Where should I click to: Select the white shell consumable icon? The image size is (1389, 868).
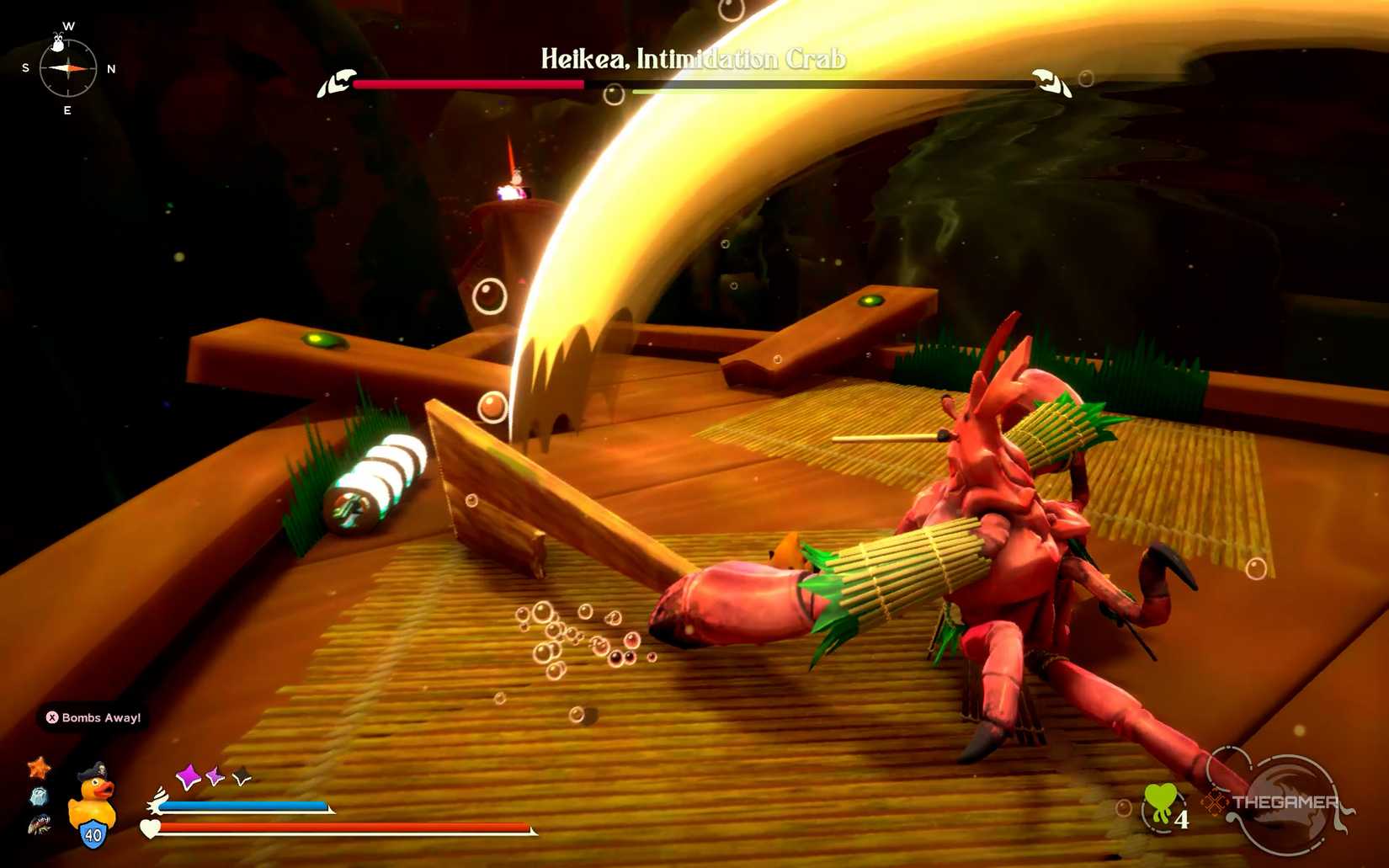pos(39,797)
